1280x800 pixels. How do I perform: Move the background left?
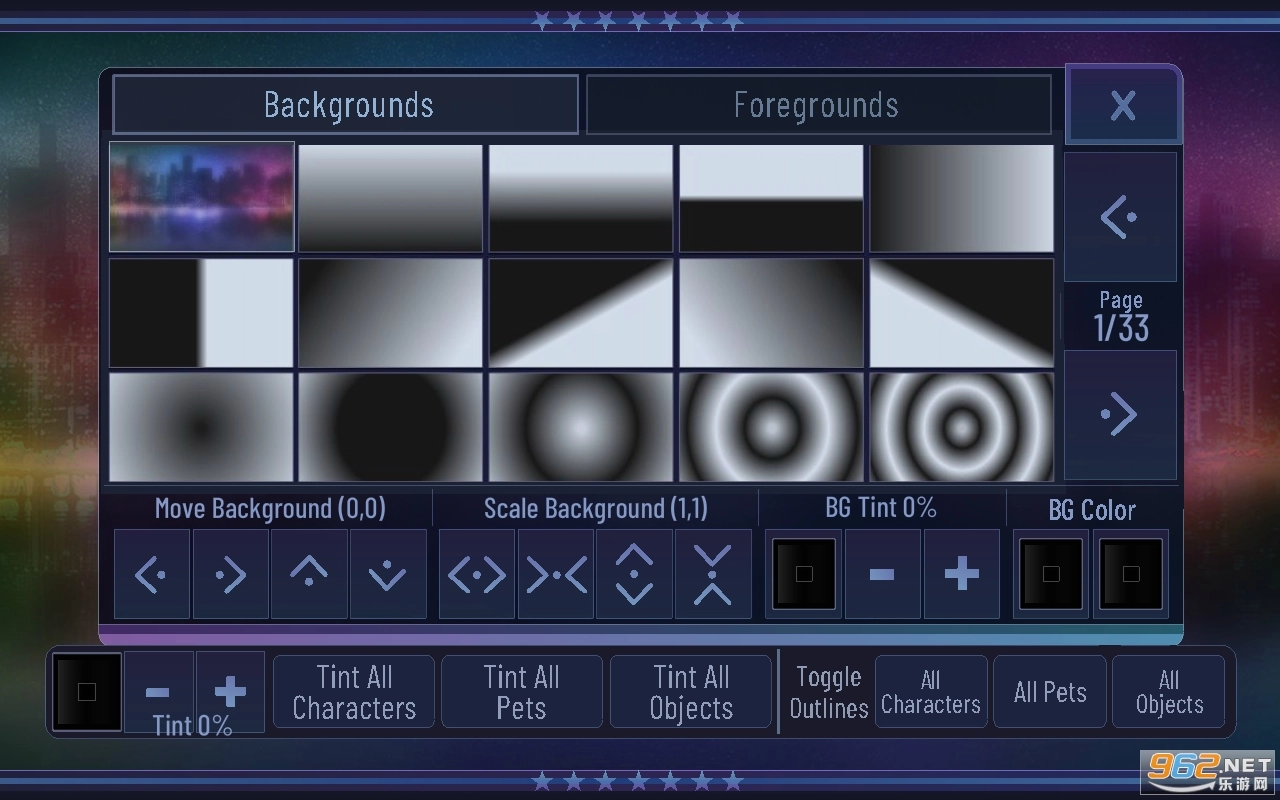(x=151, y=574)
